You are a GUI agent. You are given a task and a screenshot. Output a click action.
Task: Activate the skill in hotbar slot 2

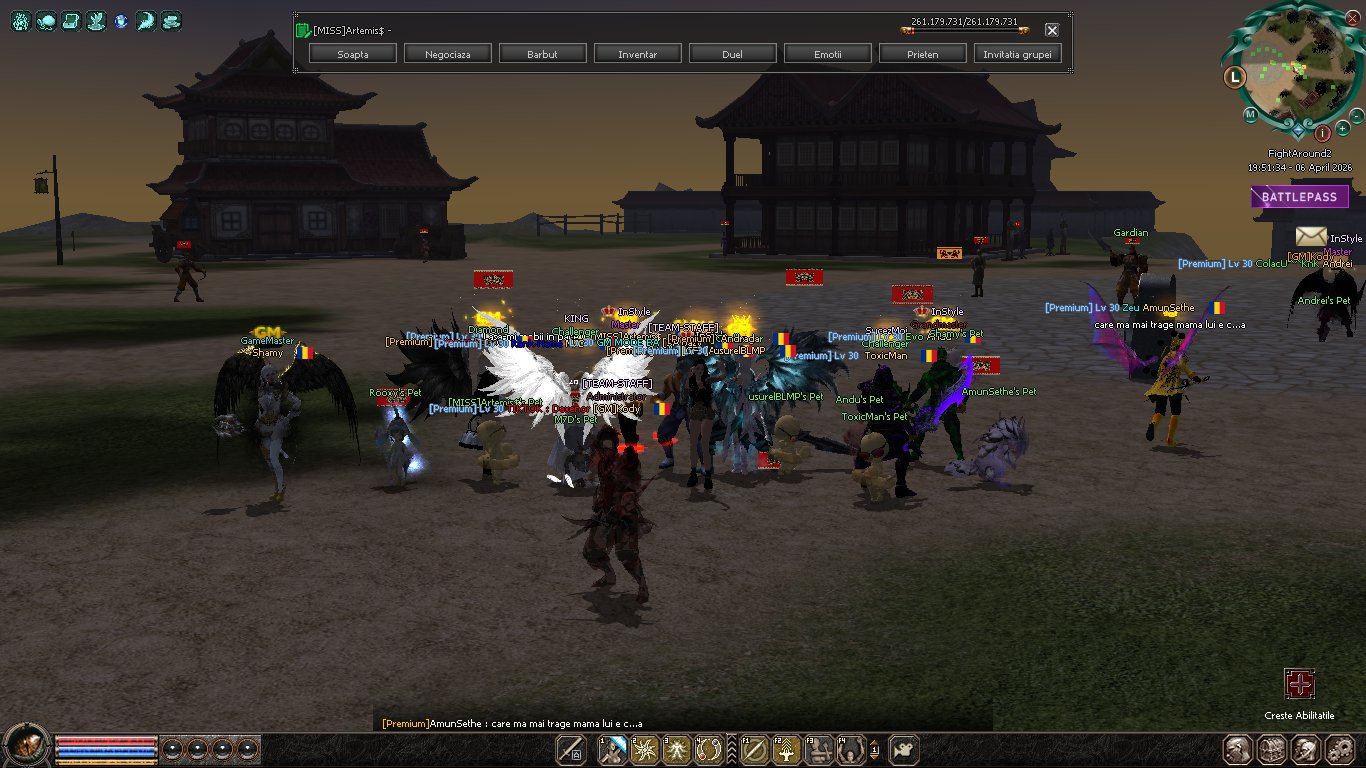coord(647,749)
